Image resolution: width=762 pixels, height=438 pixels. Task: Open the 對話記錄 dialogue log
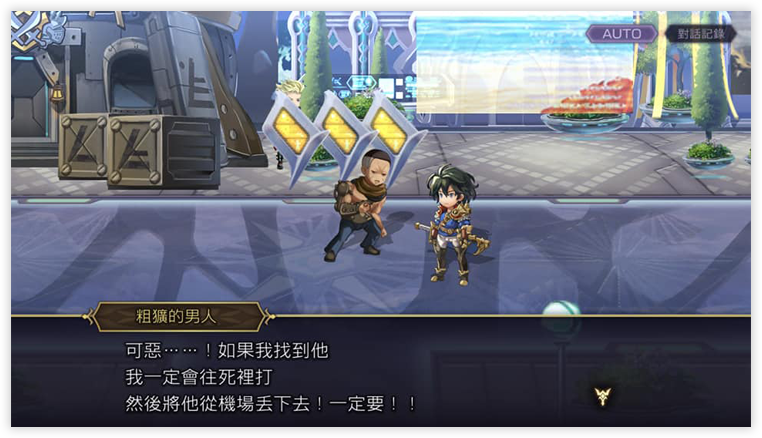point(700,34)
